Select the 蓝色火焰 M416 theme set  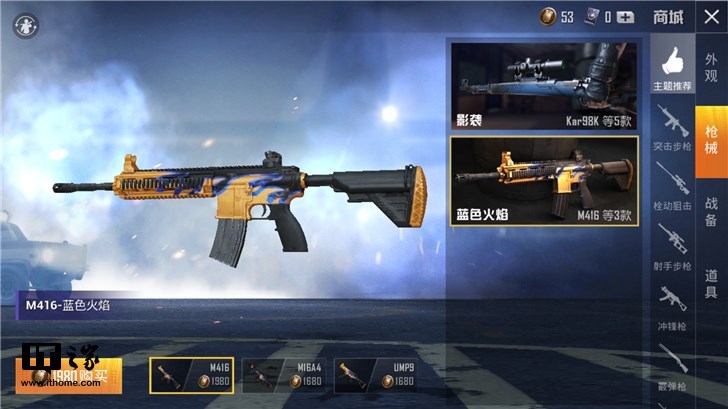point(545,180)
